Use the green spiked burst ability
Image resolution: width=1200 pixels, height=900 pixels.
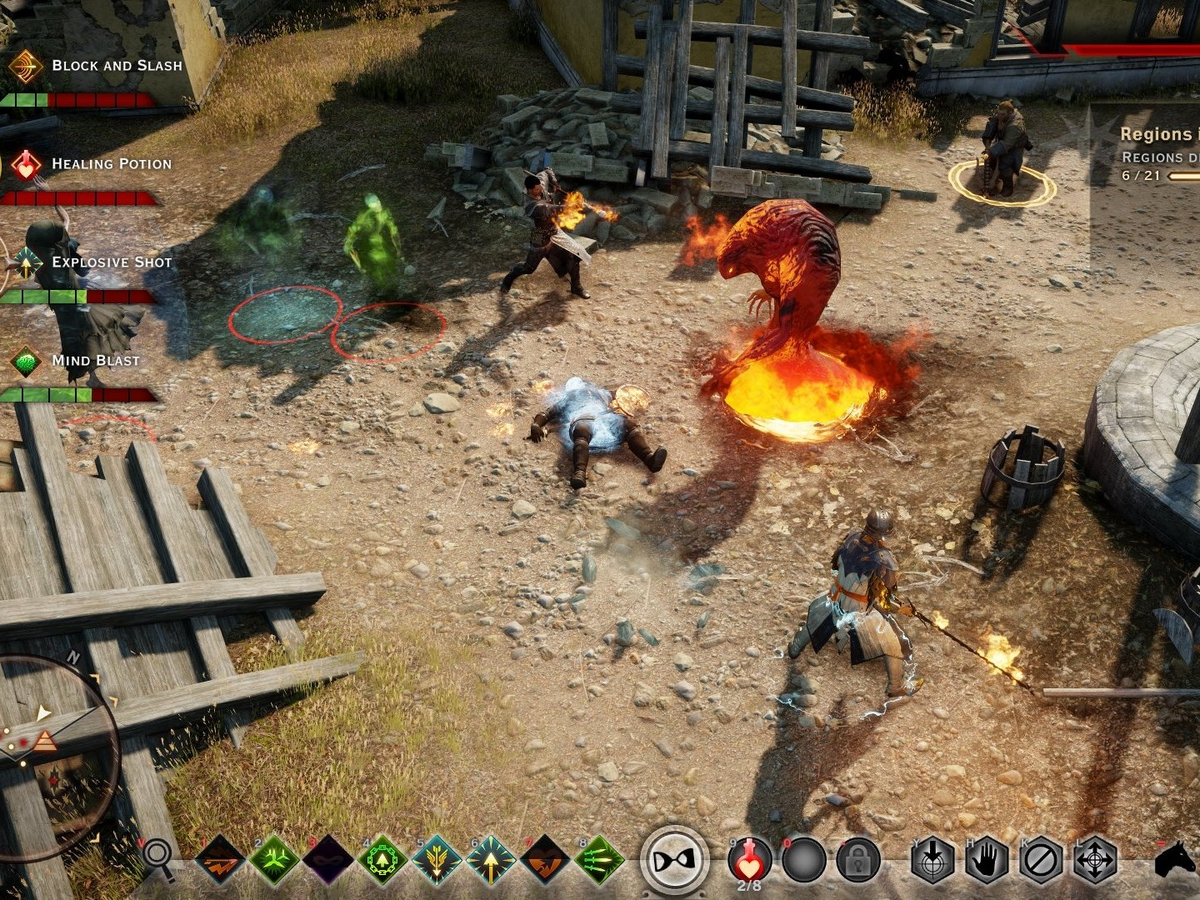pos(274,860)
